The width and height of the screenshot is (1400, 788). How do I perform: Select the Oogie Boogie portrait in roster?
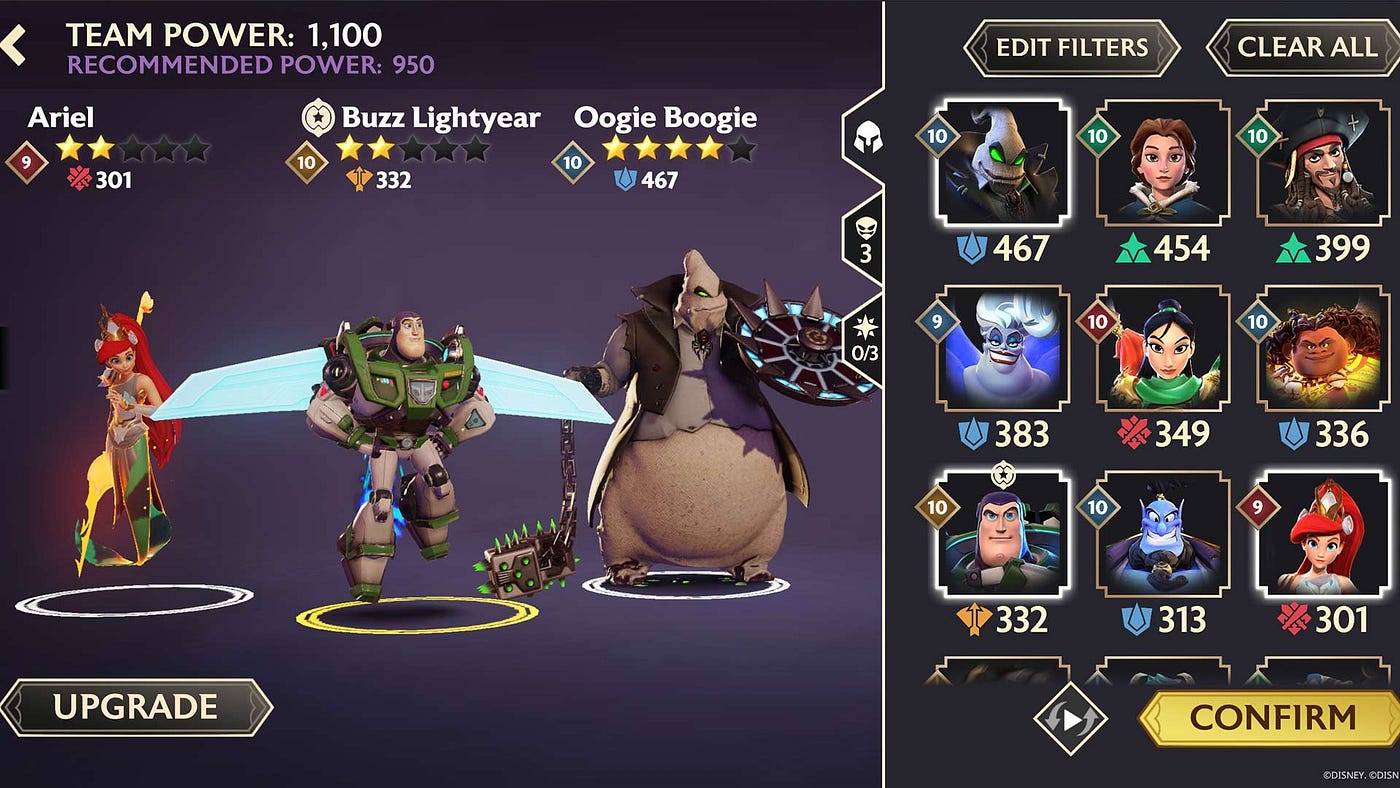pos(1003,163)
